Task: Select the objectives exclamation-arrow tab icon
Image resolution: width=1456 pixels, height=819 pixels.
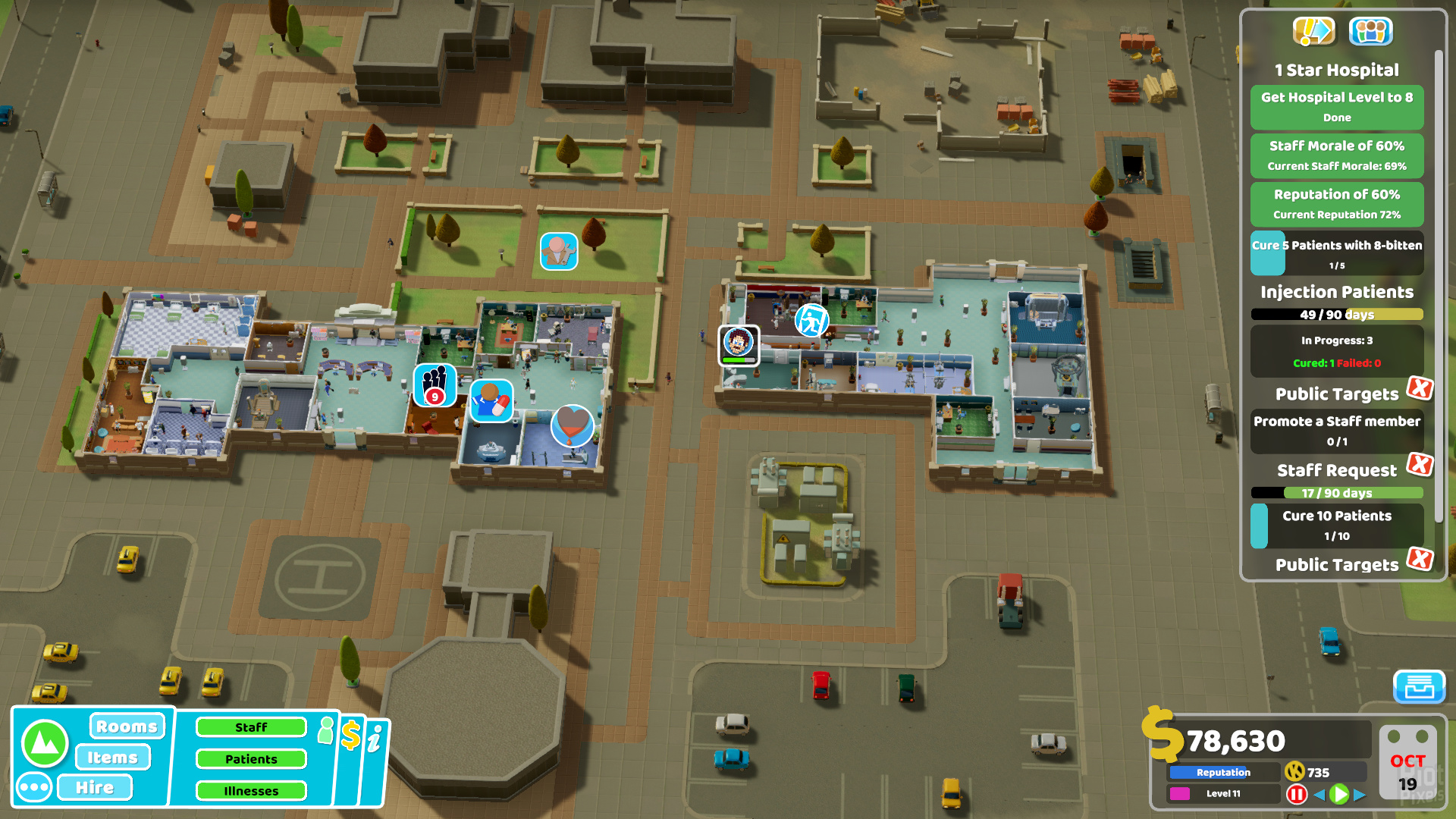Action: pyautogui.click(x=1313, y=31)
